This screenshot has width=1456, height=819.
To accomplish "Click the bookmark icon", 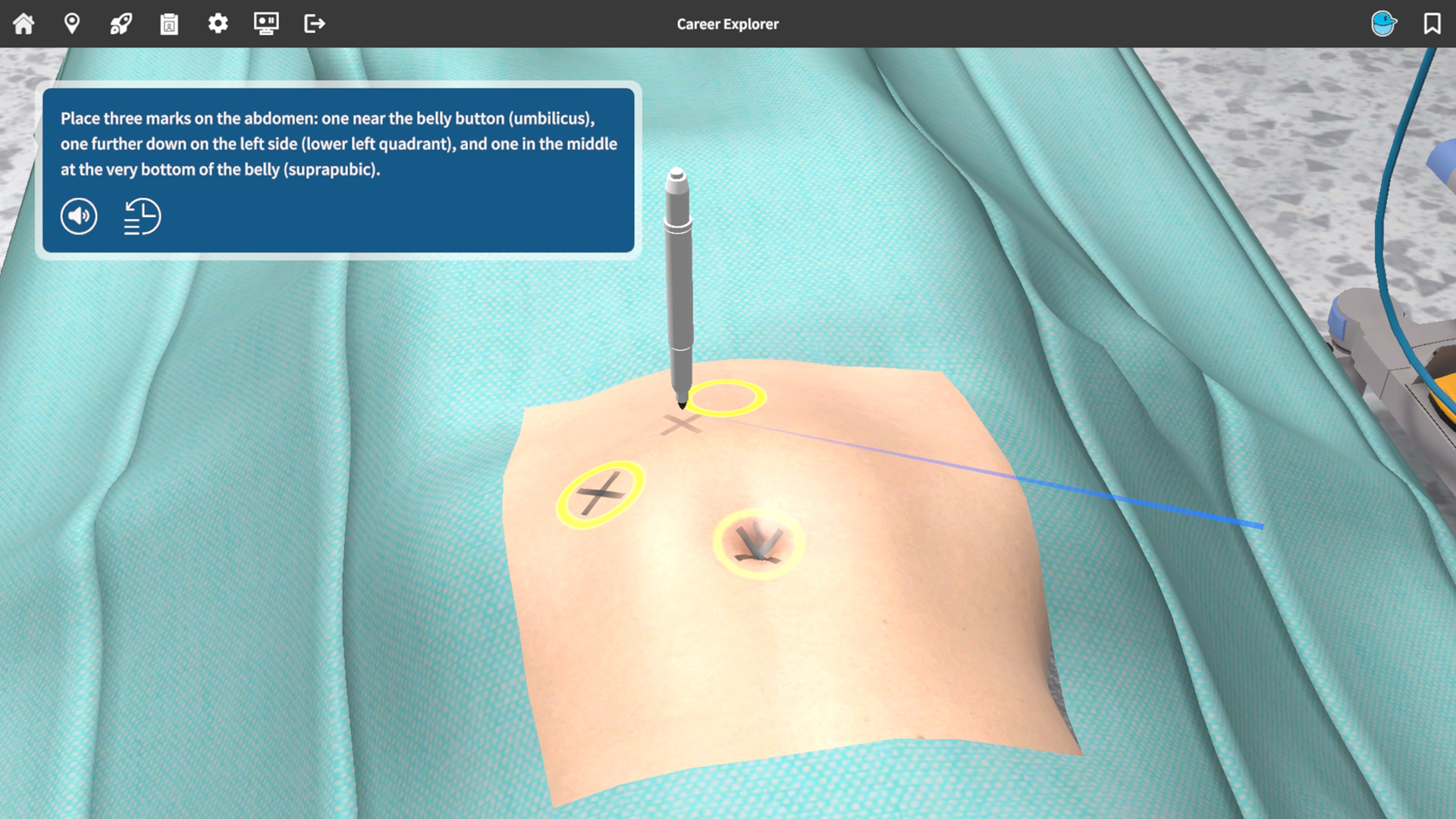I will click(x=1430, y=24).
